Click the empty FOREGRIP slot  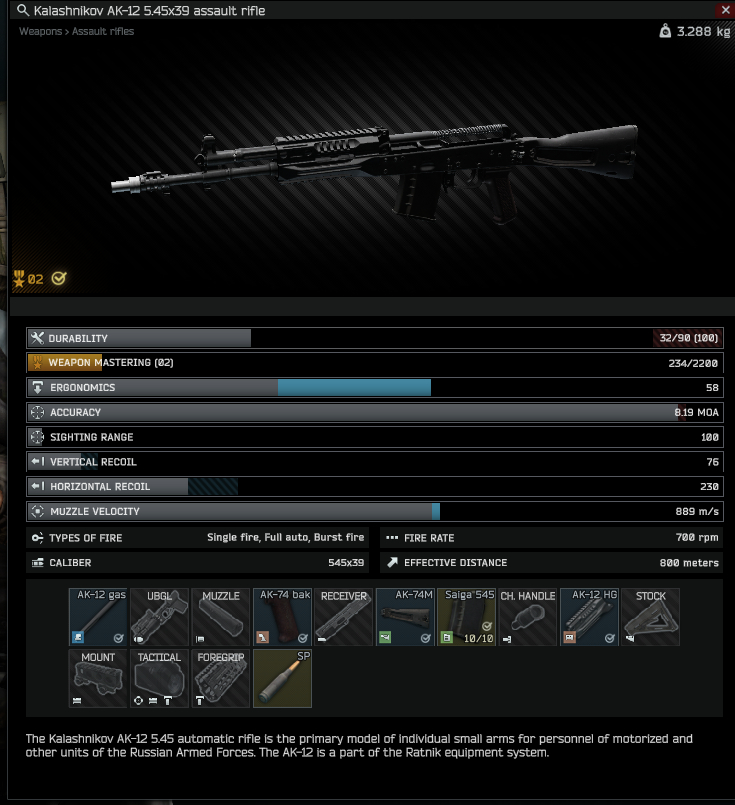221,678
